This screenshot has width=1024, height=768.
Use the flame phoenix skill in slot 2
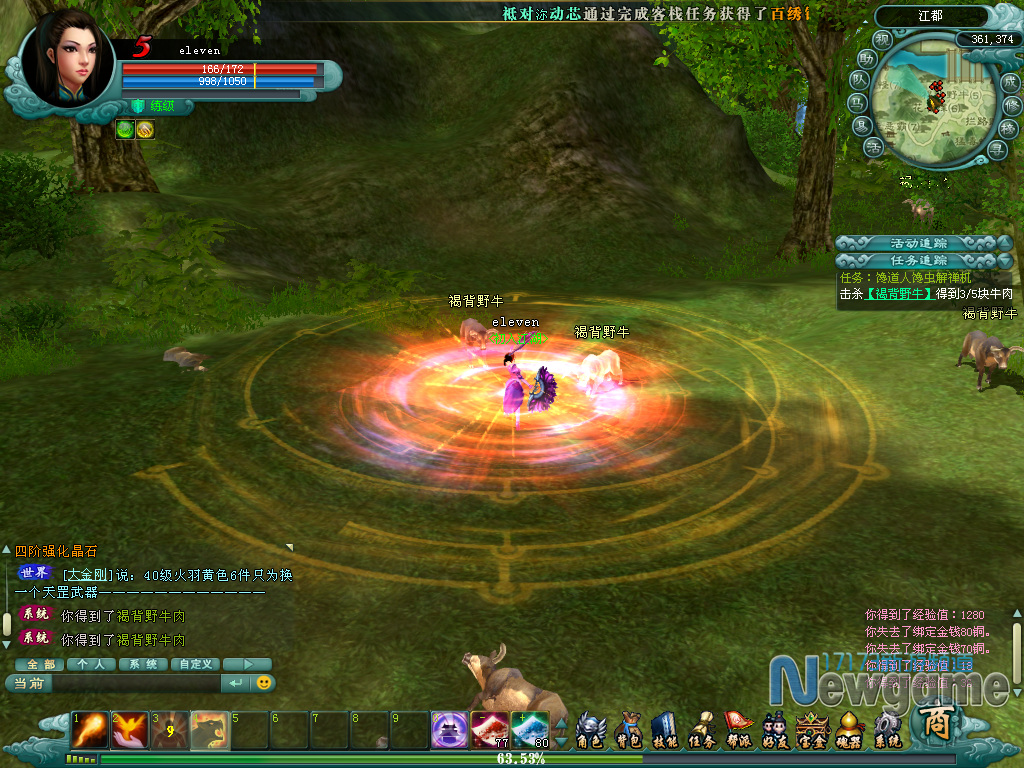[x=130, y=730]
